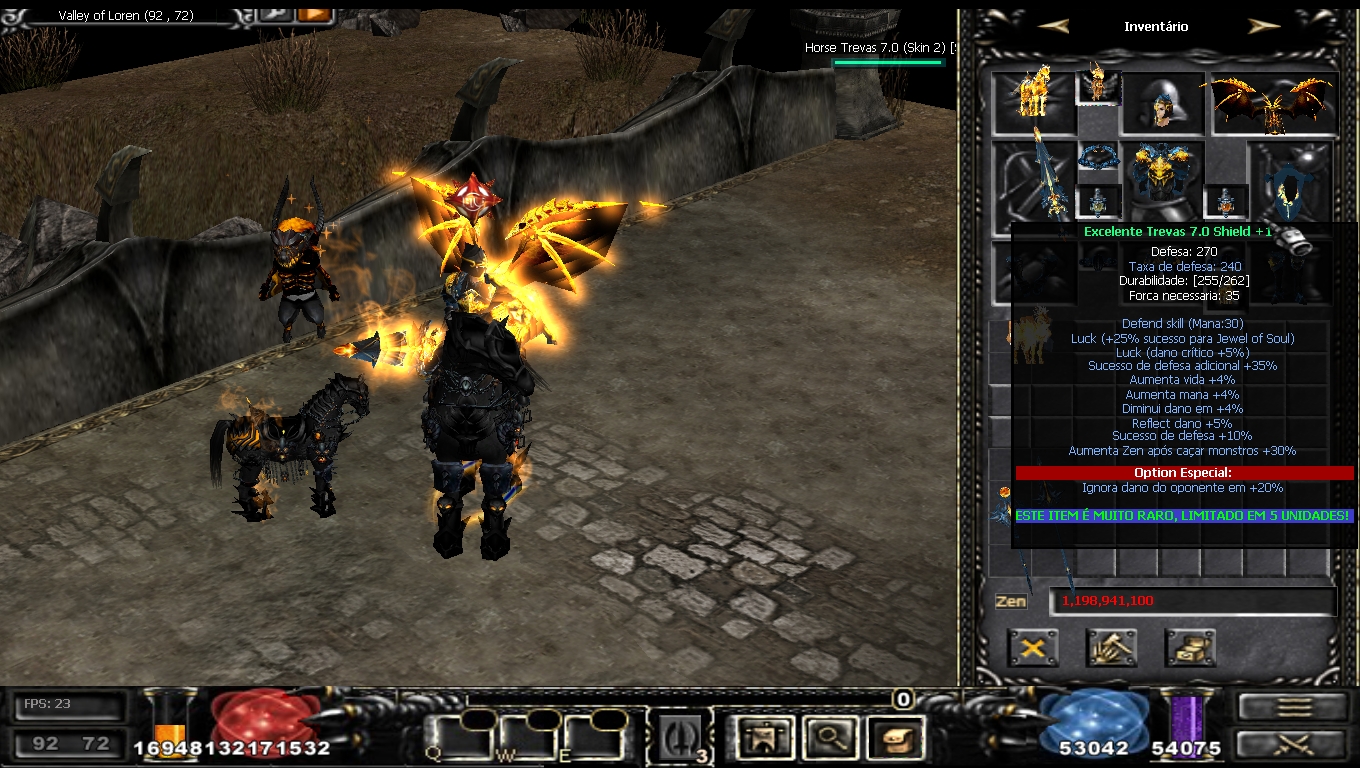The width and height of the screenshot is (1360, 768).
Task: Go to previous panel with left arrow
Action: (x=1053, y=27)
